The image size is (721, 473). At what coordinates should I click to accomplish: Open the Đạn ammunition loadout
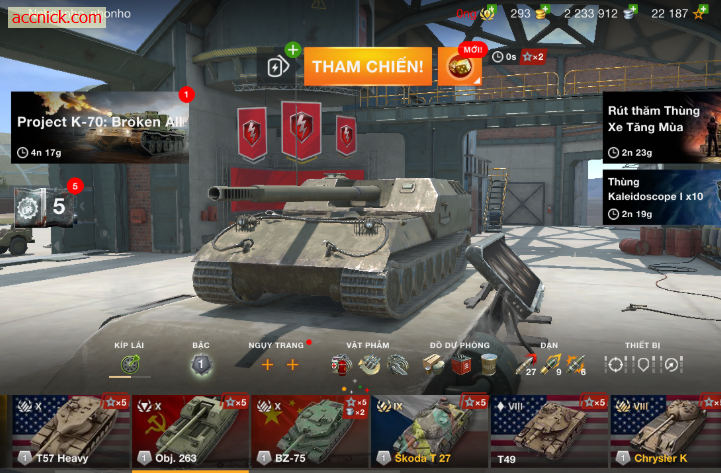pyautogui.click(x=550, y=365)
